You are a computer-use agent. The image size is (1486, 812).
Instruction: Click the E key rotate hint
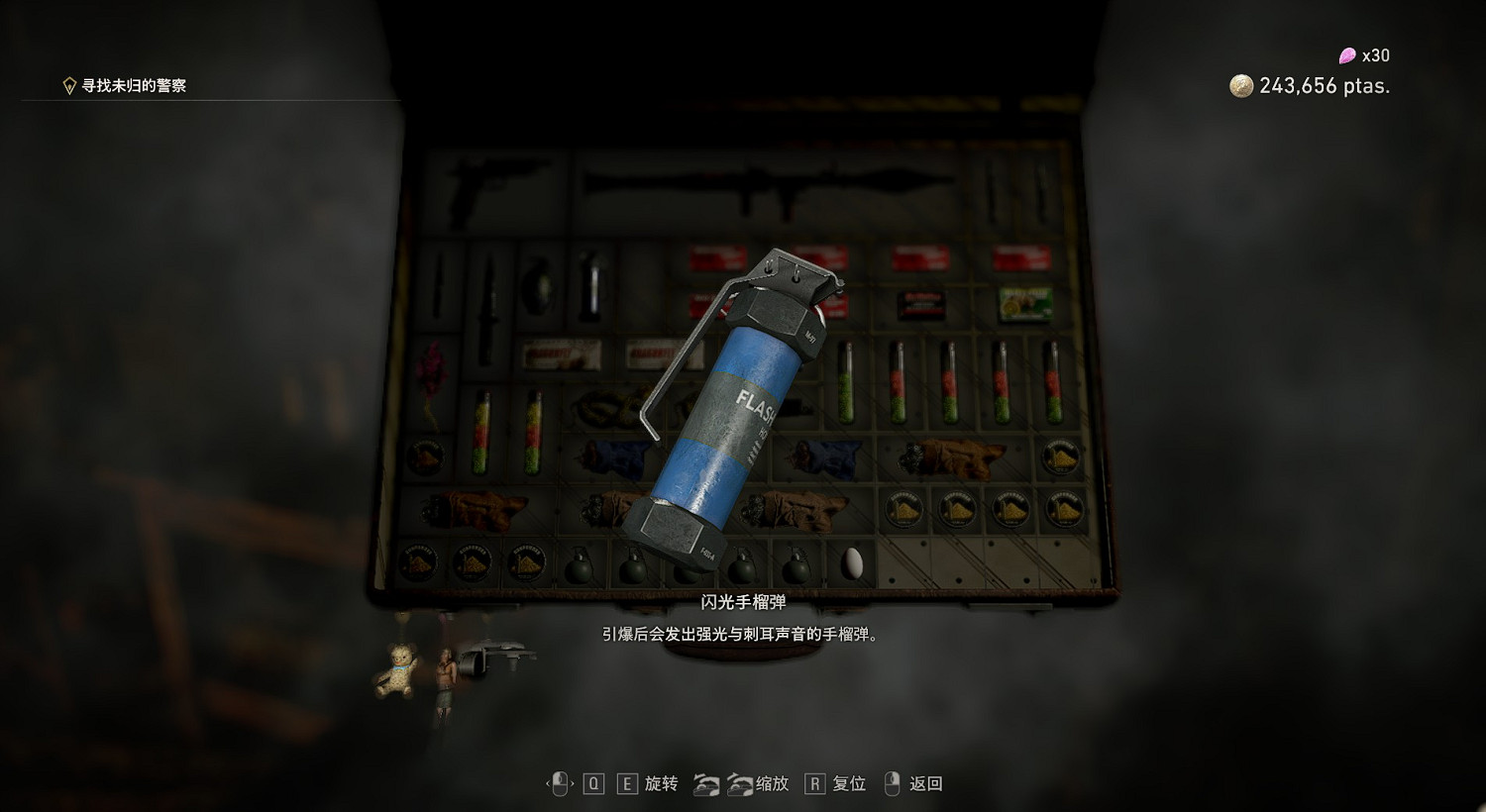626,783
